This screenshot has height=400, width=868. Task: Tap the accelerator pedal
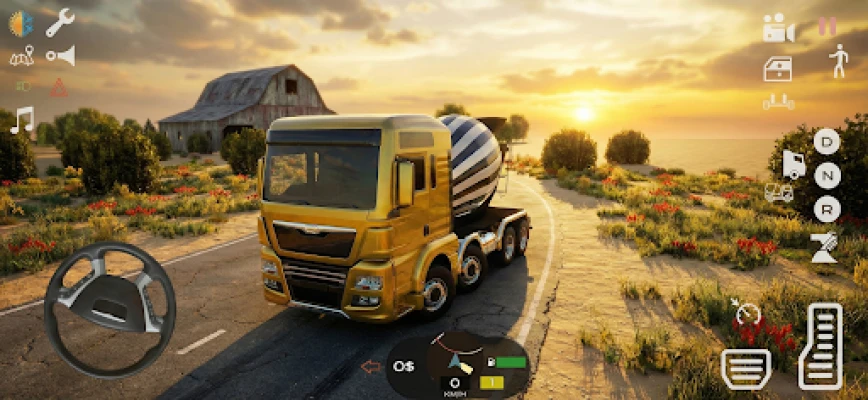pyautogui.click(x=820, y=345)
